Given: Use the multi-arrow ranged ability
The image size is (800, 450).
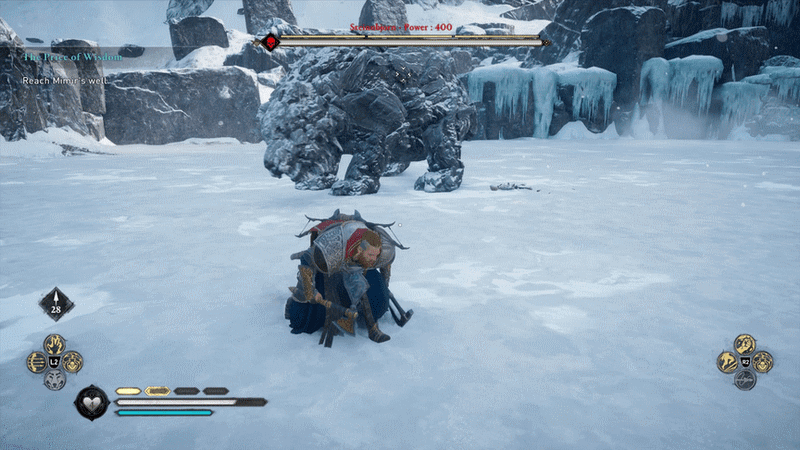Looking at the screenshot, I should [x=37, y=362].
